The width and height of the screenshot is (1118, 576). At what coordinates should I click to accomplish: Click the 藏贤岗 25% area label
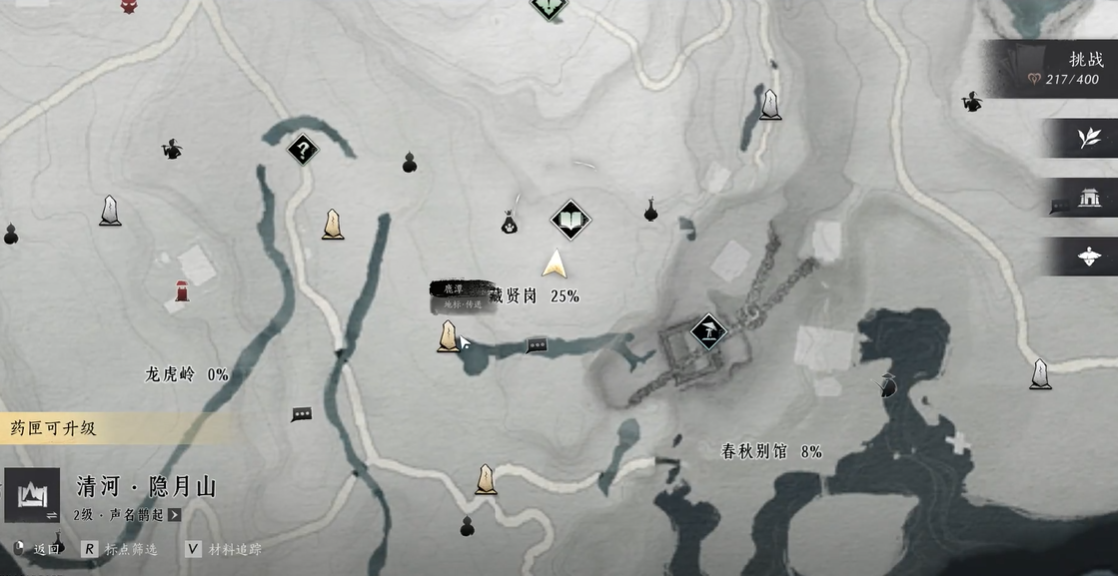535,296
